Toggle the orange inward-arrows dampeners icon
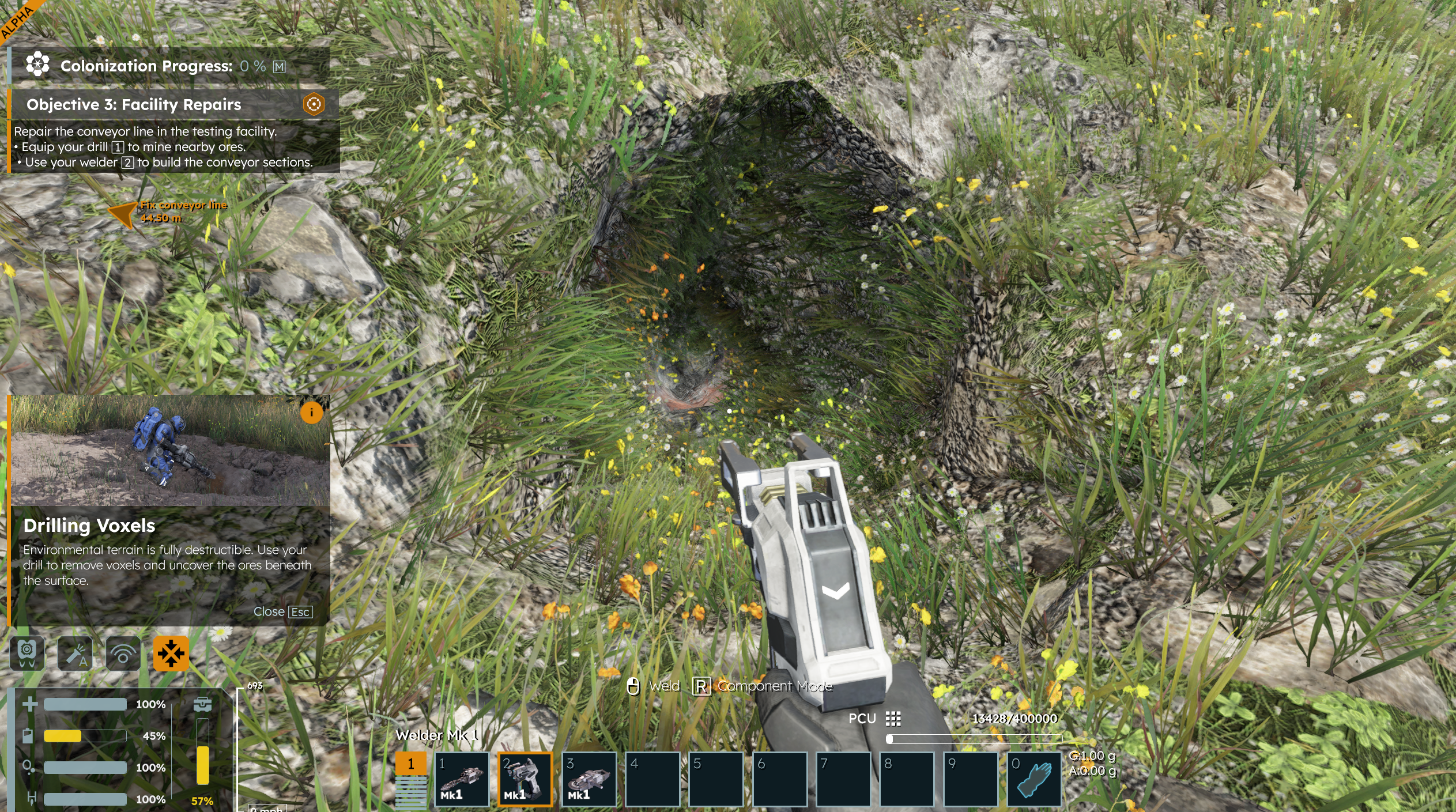Image resolution: width=1456 pixels, height=812 pixels. (171, 654)
